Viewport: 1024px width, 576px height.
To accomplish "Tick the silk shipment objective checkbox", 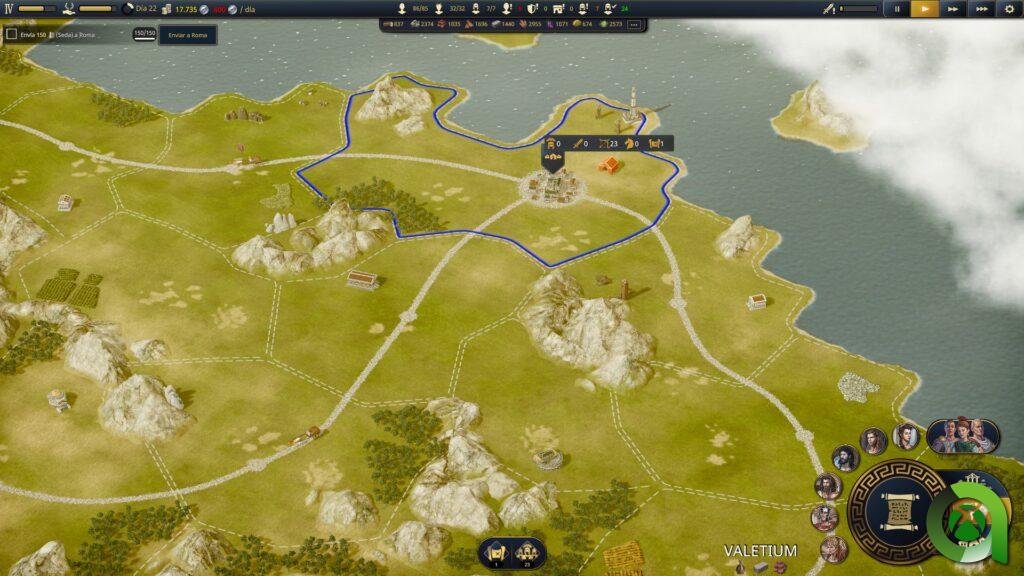I will [x=12, y=35].
